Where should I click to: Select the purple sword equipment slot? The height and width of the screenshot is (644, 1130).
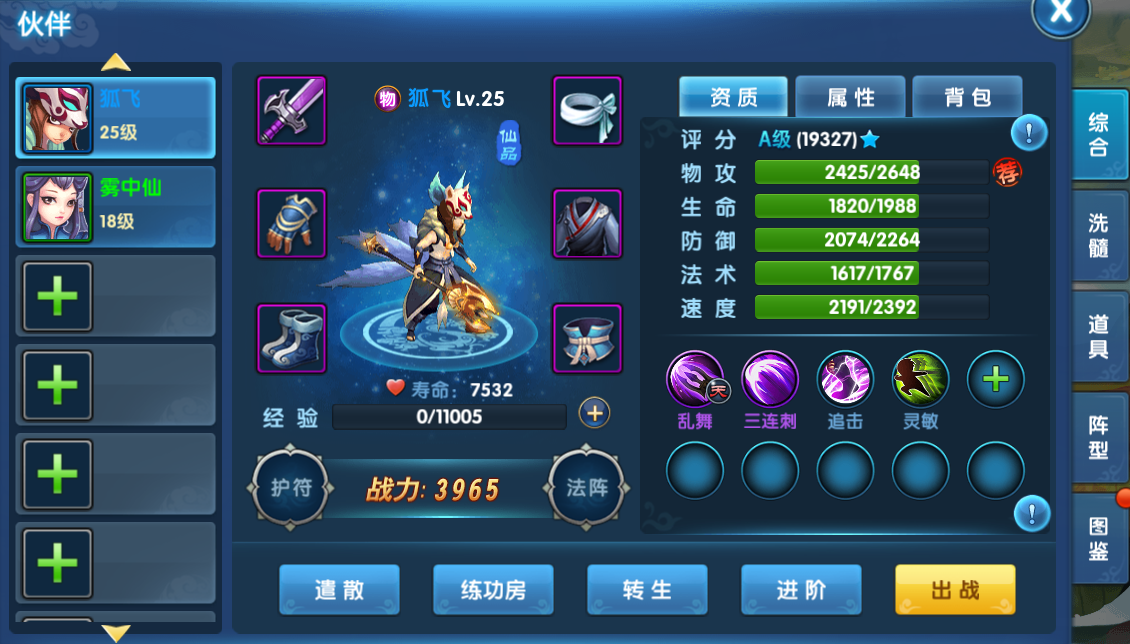pos(292,110)
